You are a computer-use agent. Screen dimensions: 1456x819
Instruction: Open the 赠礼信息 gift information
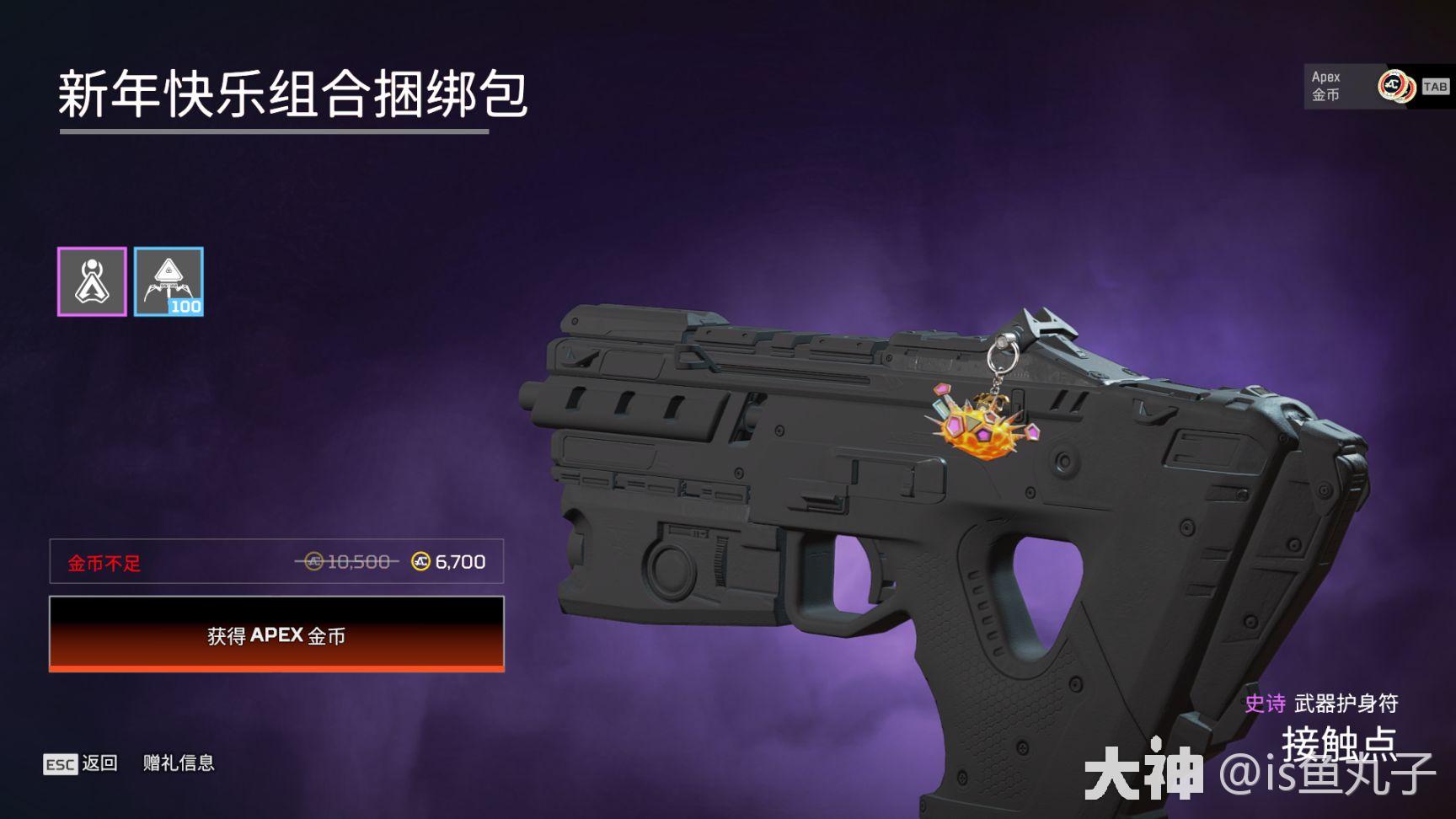[178, 763]
